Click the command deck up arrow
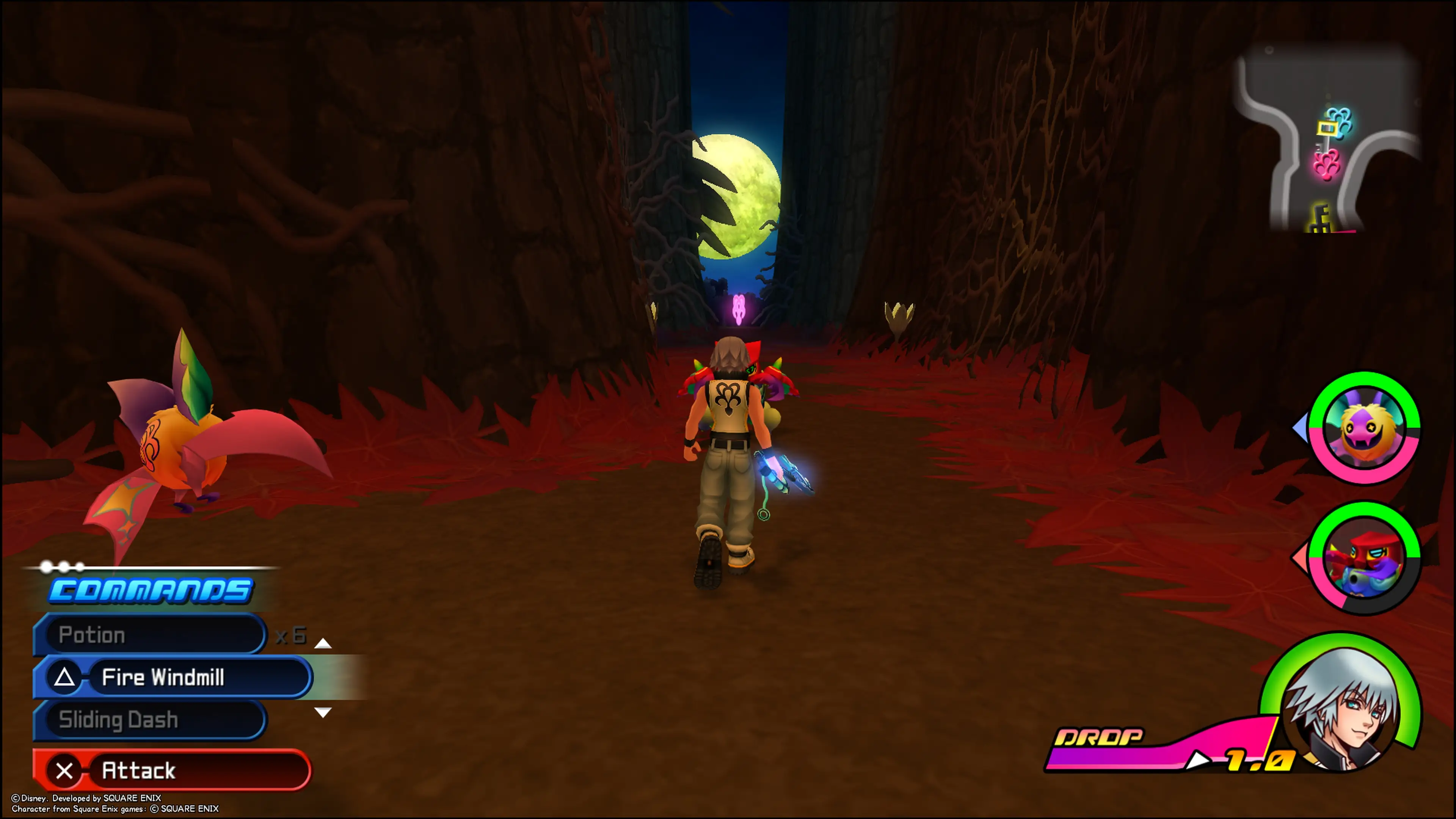Screen dimensions: 1456x819 coord(323,643)
